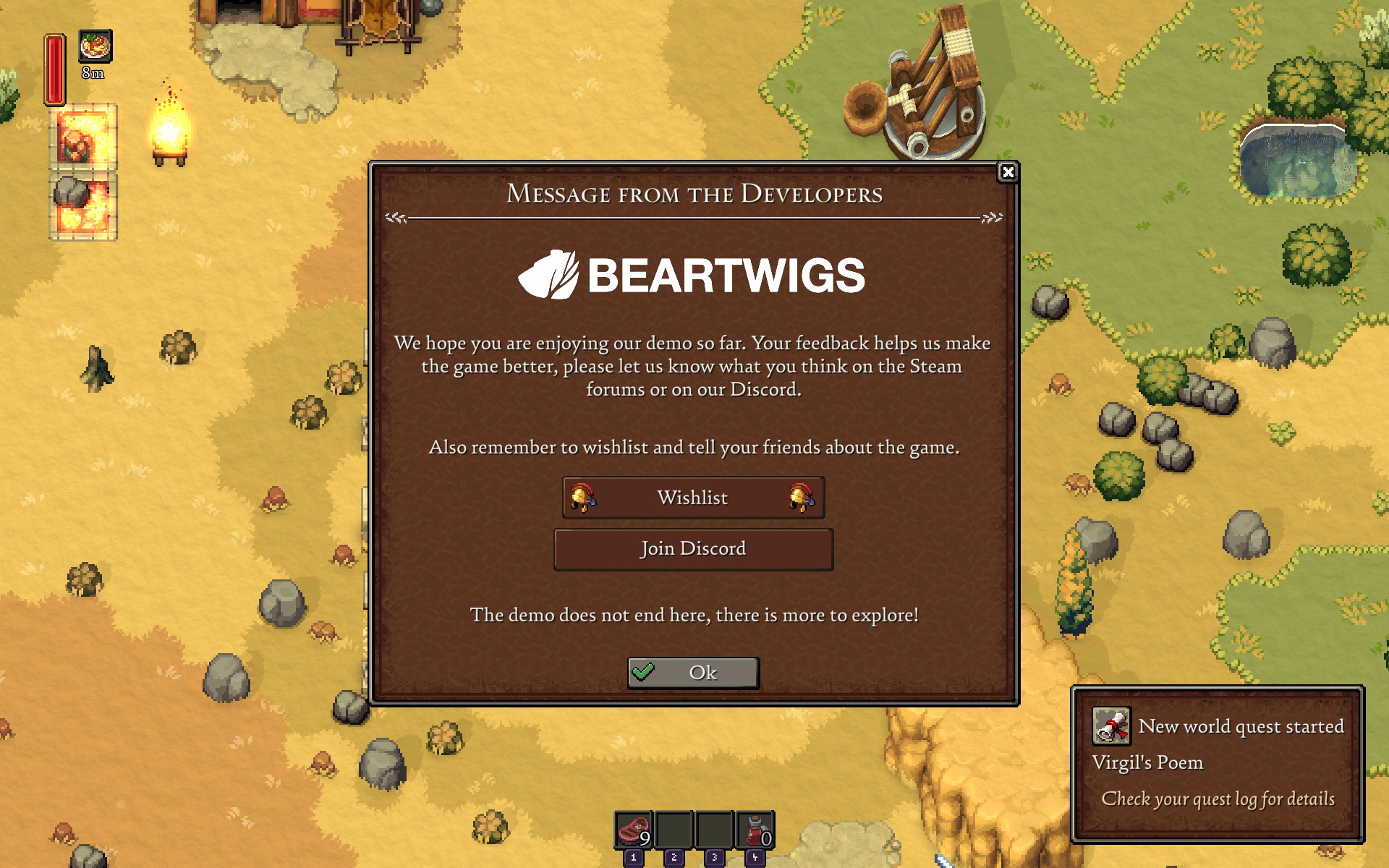Screen dimensions: 1389x868
Task: Open the Wishlist page
Action: [693, 498]
